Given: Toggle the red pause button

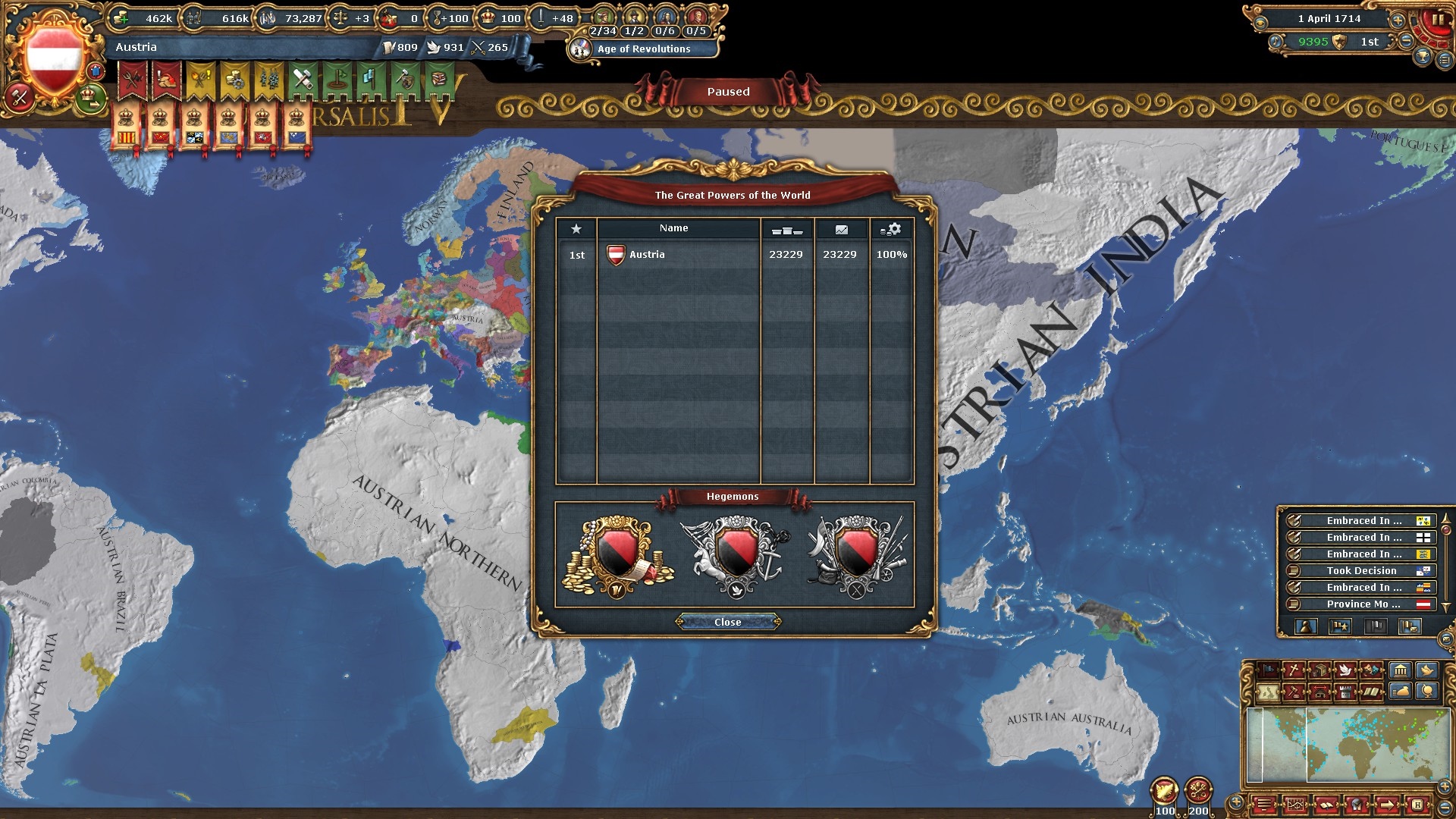Looking at the screenshot, I should (x=1436, y=20).
